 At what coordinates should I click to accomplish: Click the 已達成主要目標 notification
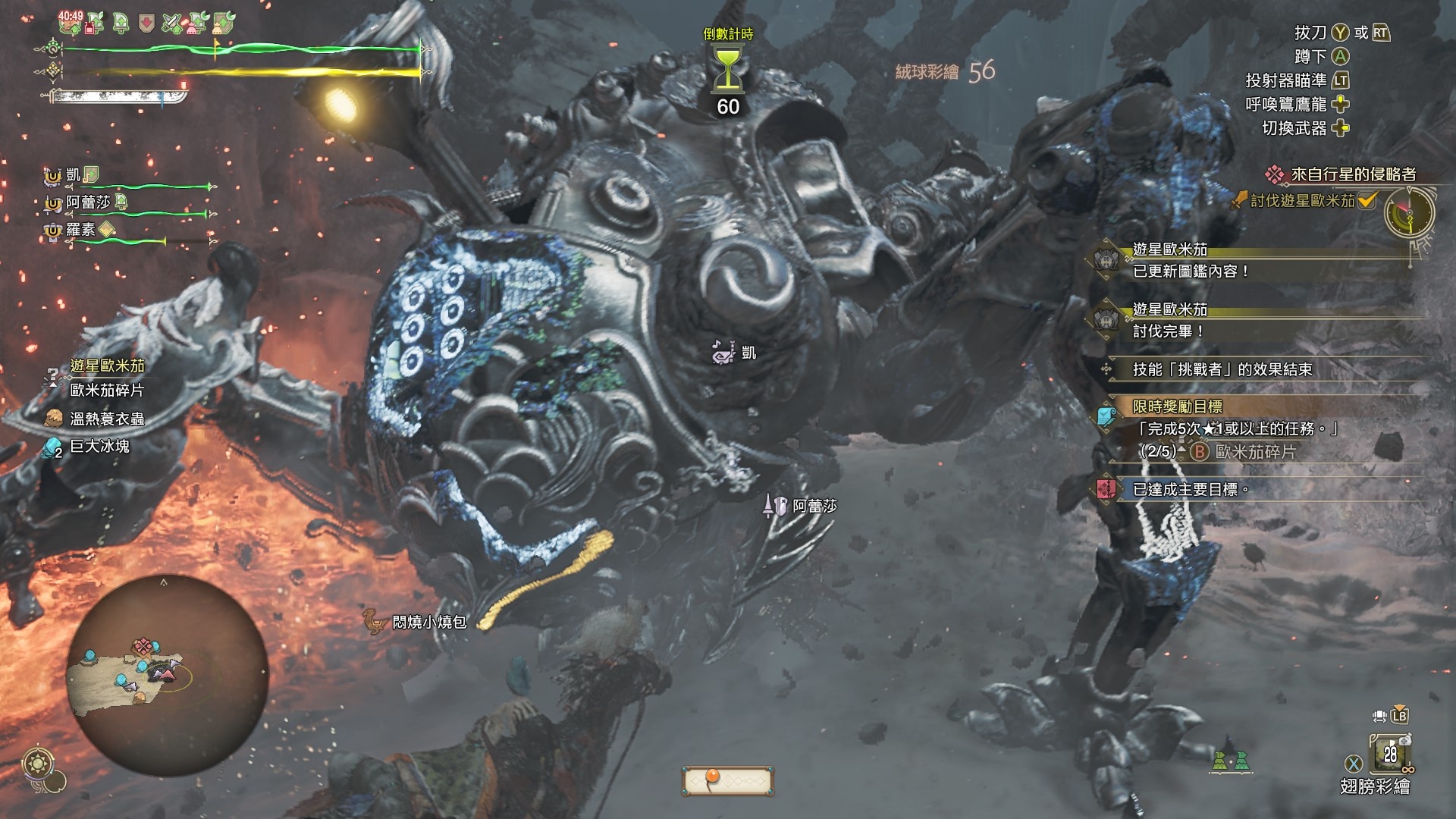point(1189,490)
